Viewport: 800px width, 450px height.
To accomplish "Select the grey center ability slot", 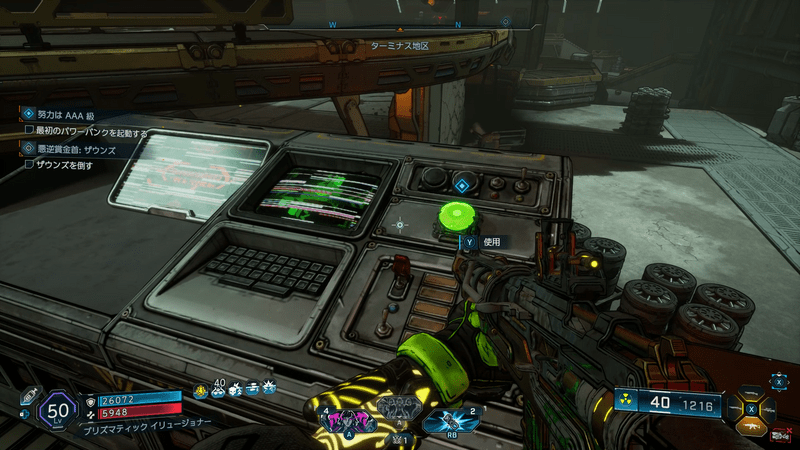I will click(398, 408).
